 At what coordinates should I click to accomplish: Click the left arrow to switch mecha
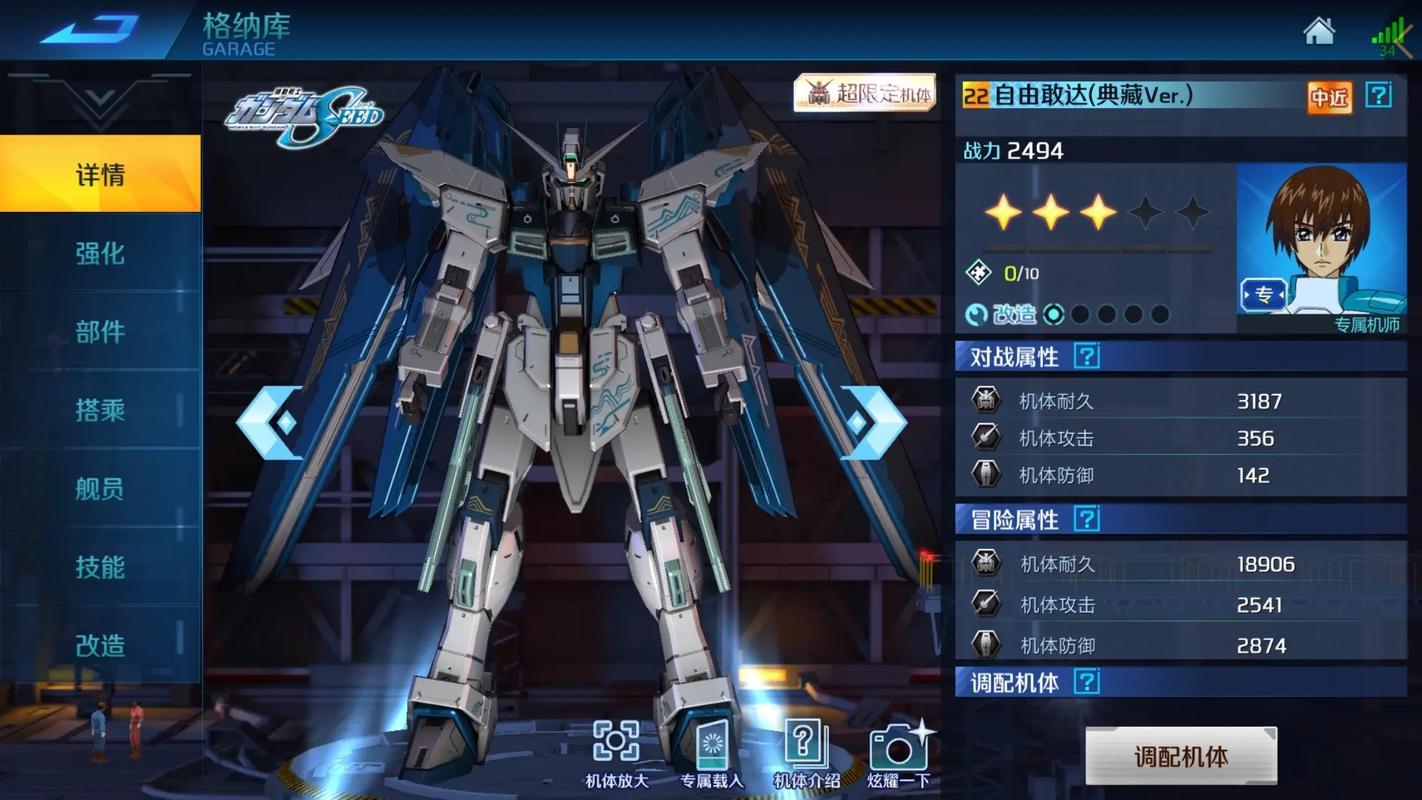pyautogui.click(x=268, y=421)
